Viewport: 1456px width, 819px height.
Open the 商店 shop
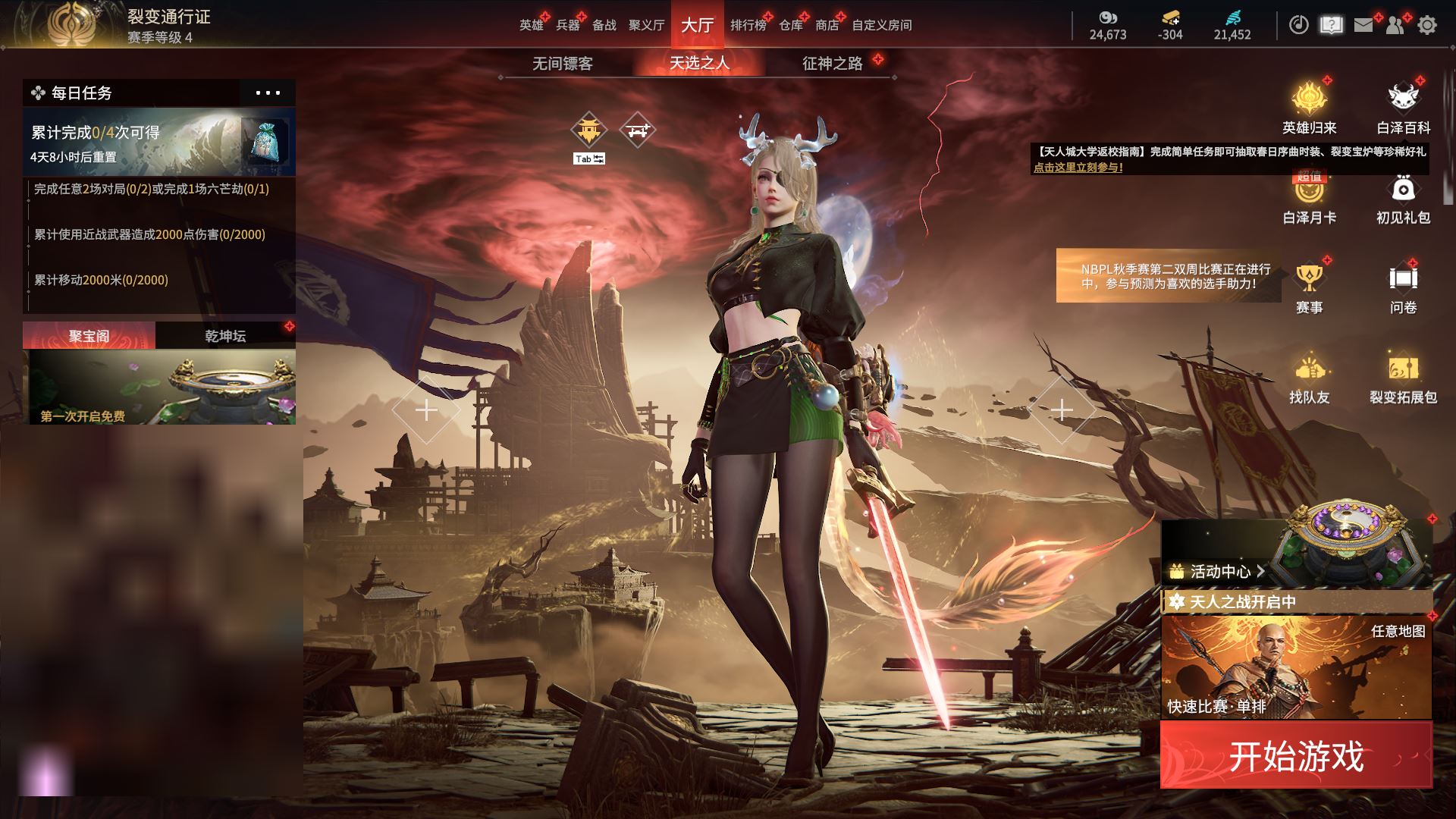click(x=827, y=25)
